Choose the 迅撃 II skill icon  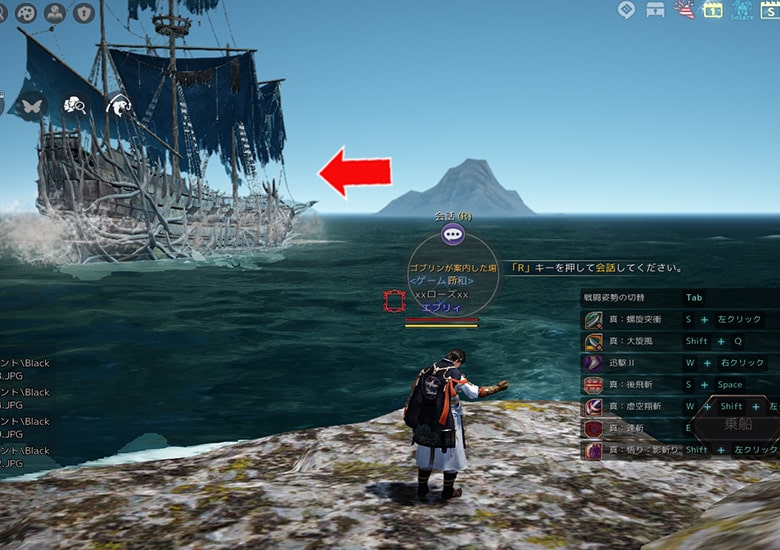point(593,363)
